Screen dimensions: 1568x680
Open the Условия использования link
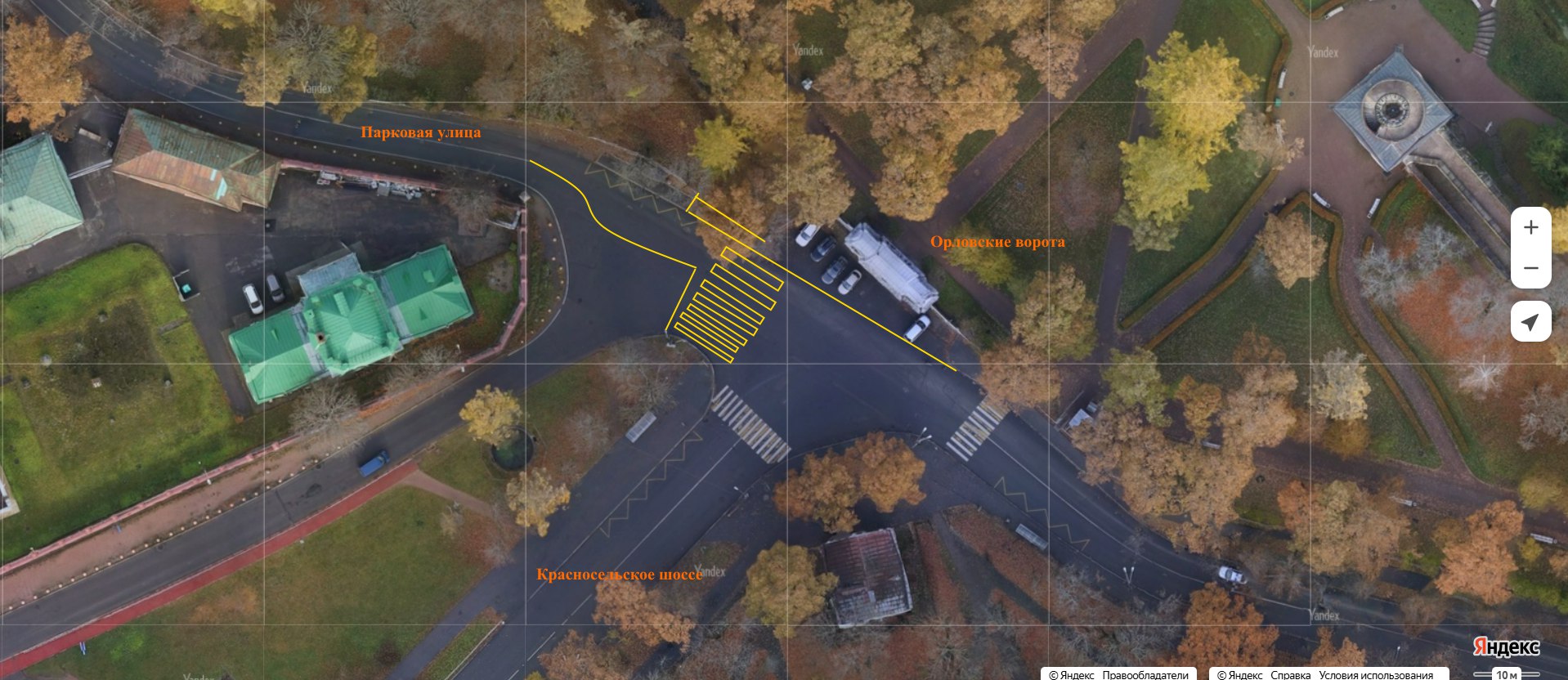(x=1375, y=674)
